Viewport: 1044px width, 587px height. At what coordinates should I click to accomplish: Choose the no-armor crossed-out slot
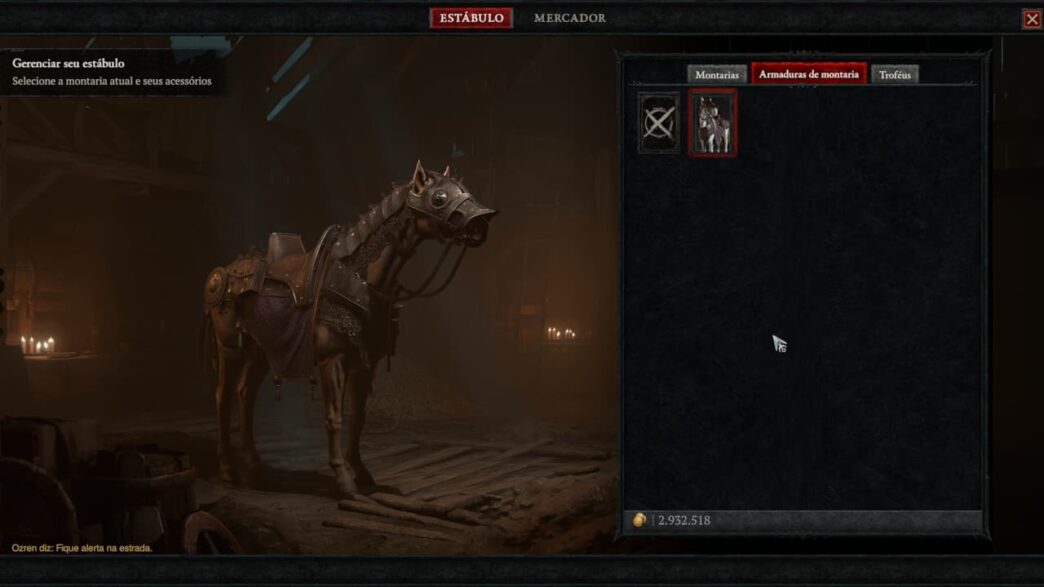coord(659,123)
